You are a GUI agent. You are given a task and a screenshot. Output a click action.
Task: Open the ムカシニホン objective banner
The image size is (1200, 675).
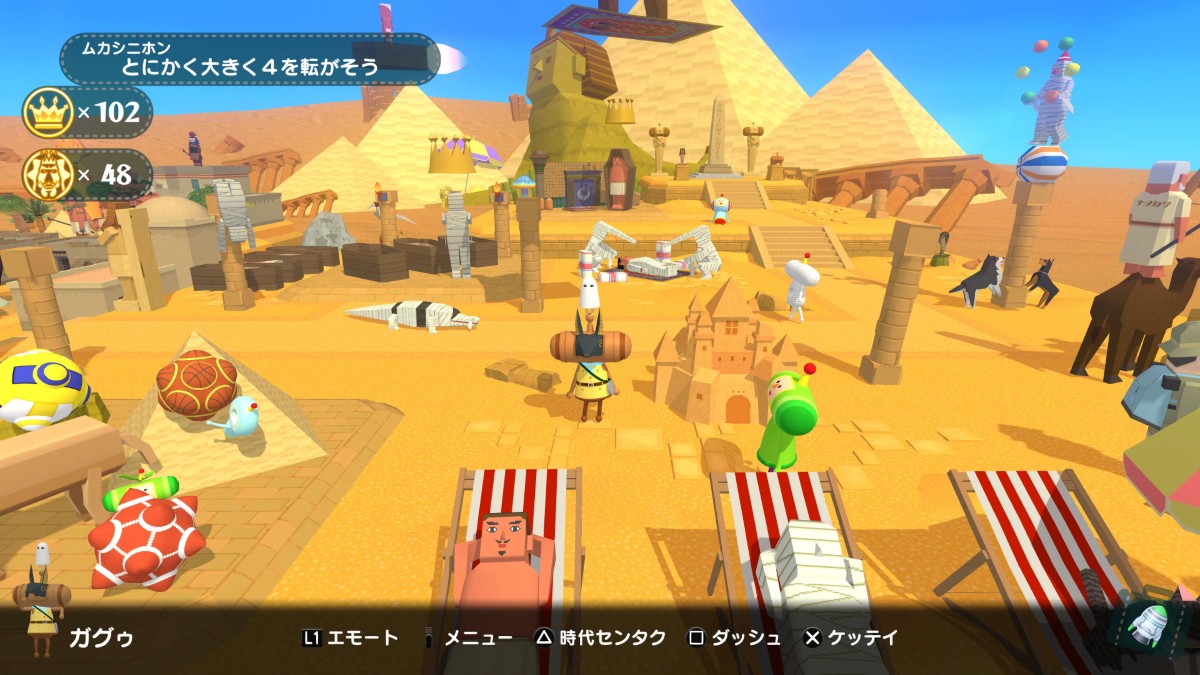click(x=250, y=60)
